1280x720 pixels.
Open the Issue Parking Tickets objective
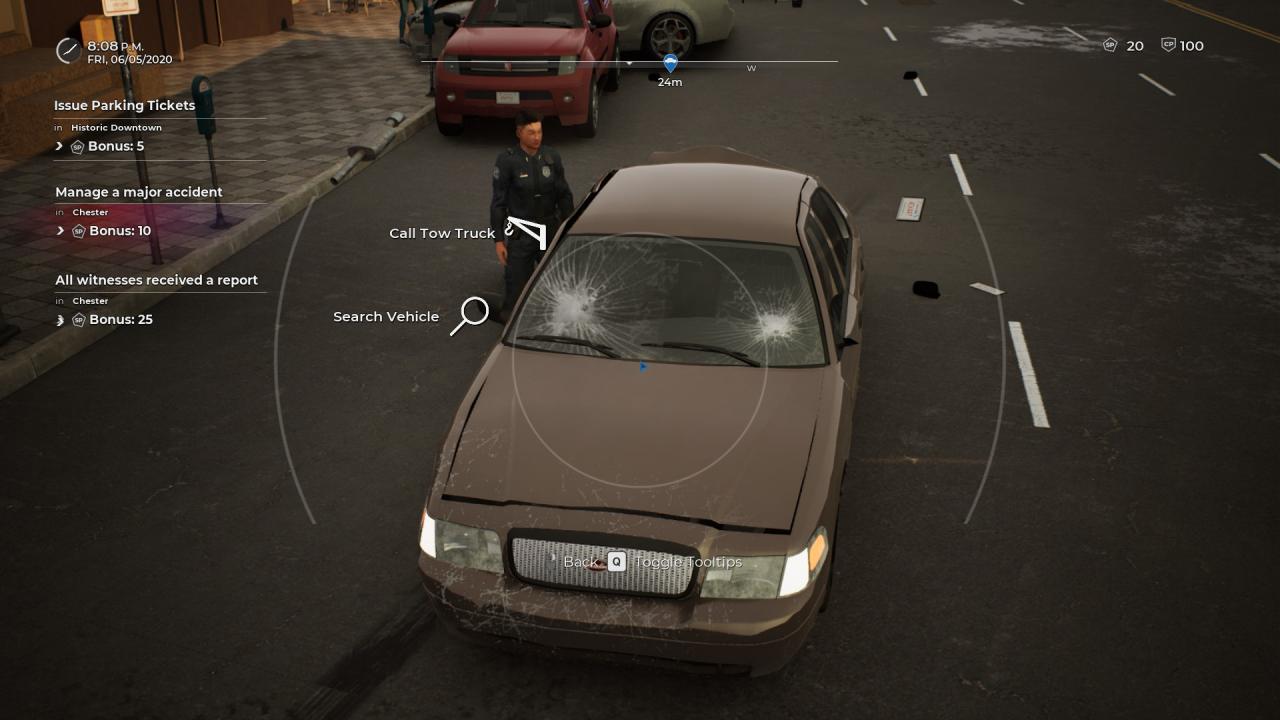(x=125, y=106)
